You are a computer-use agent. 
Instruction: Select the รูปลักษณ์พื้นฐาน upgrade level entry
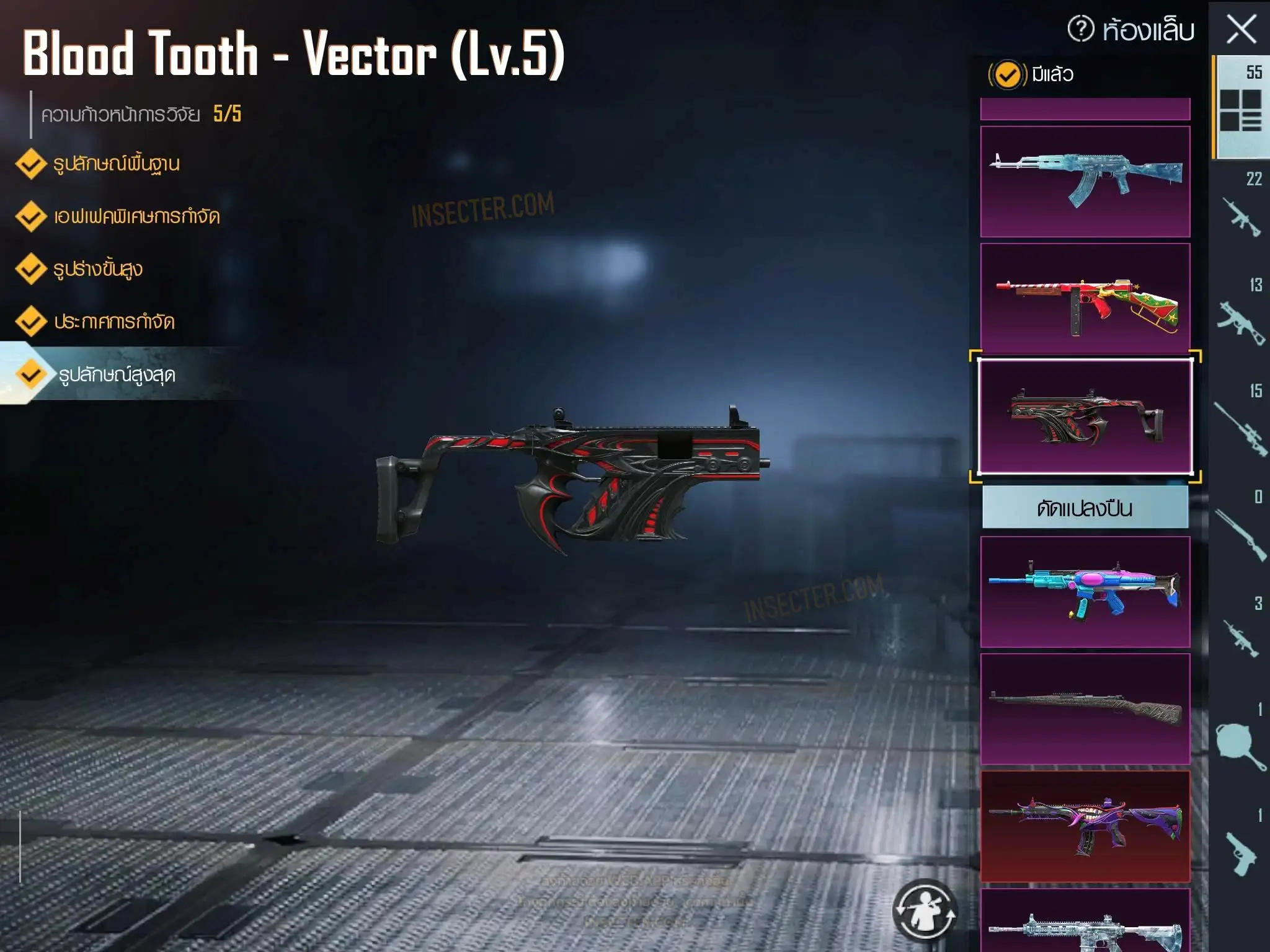116,164
